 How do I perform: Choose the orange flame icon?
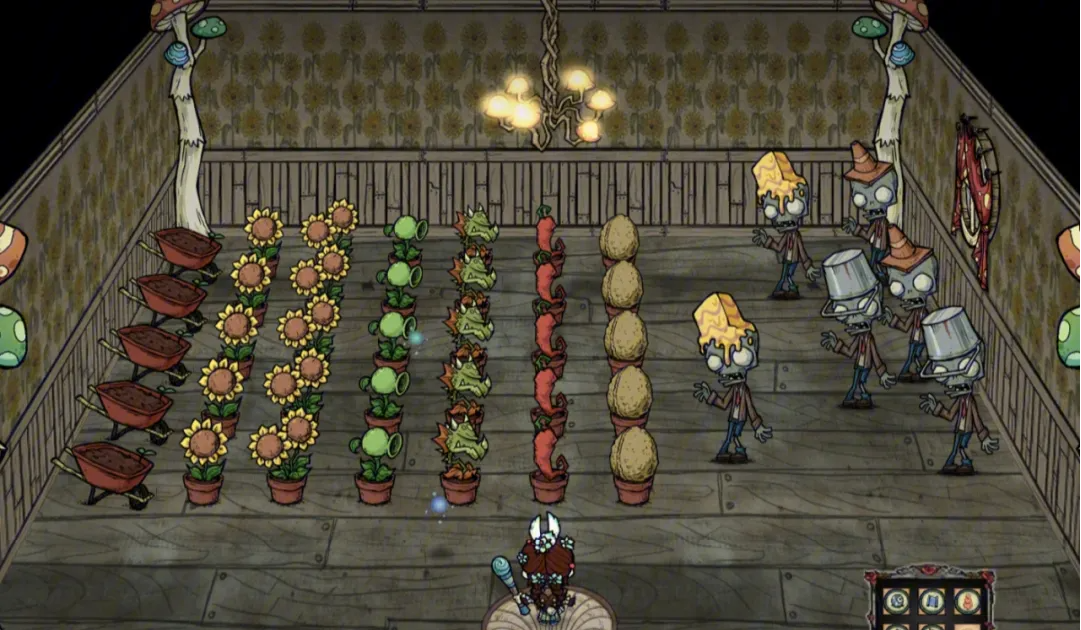[966, 600]
